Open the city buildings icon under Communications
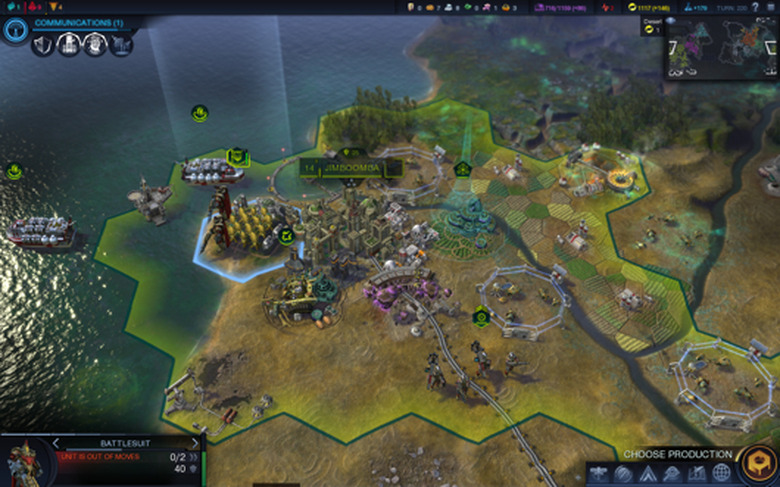780x487 pixels. (68, 45)
